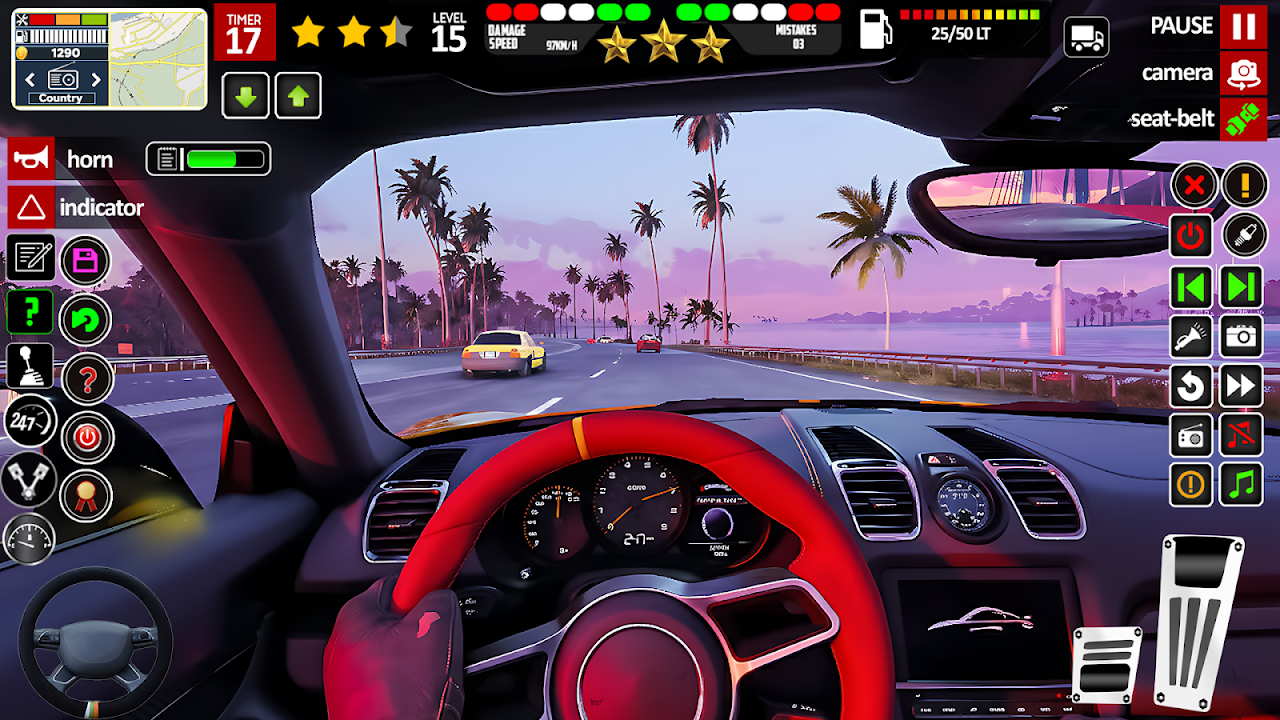This screenshot has width=1280, height=720.
Task: Open the notepad with pencil icon
Action: (30, 257)
